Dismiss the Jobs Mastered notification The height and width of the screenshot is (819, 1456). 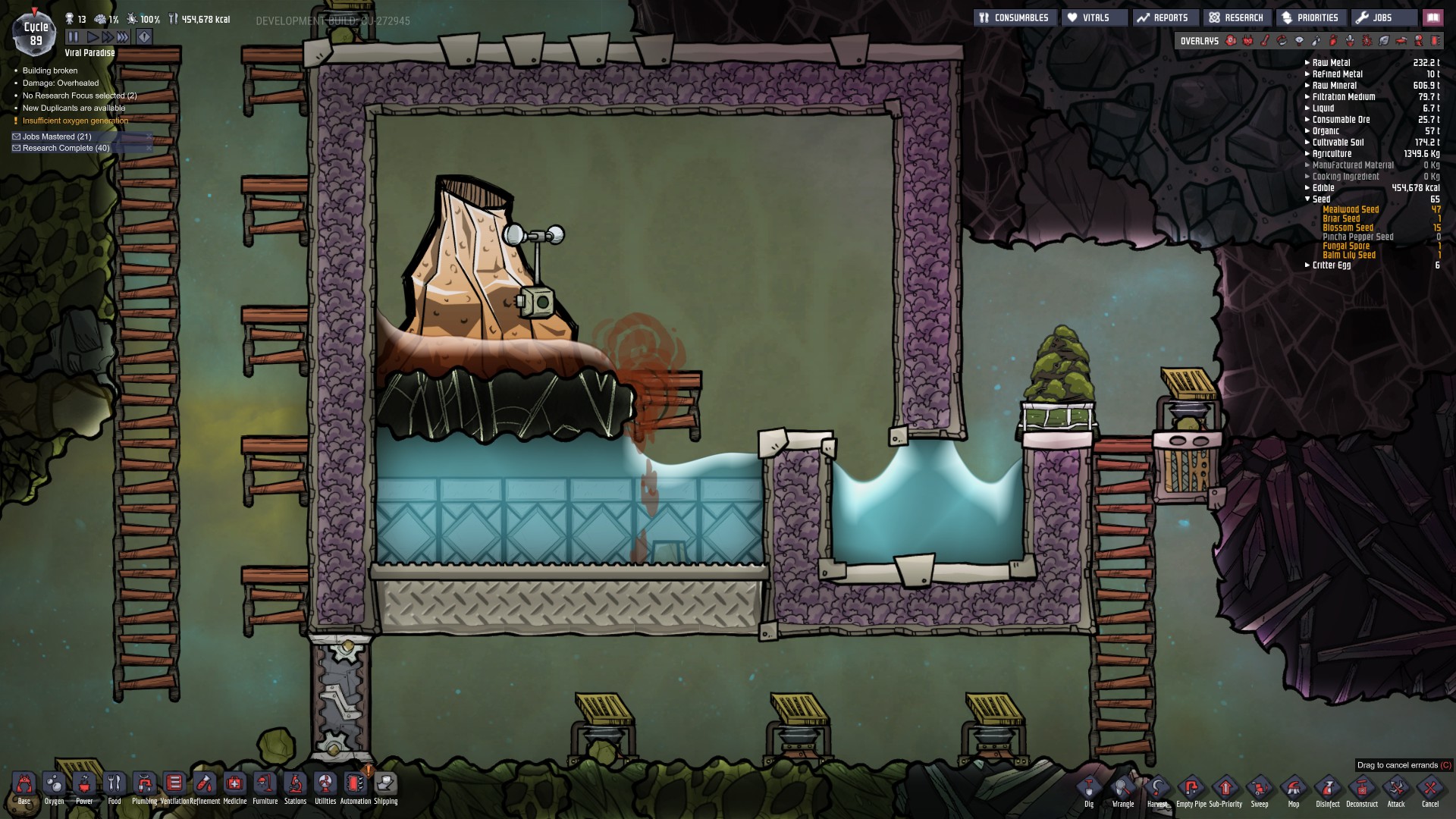pyautogui.click(x=149, y=136)
